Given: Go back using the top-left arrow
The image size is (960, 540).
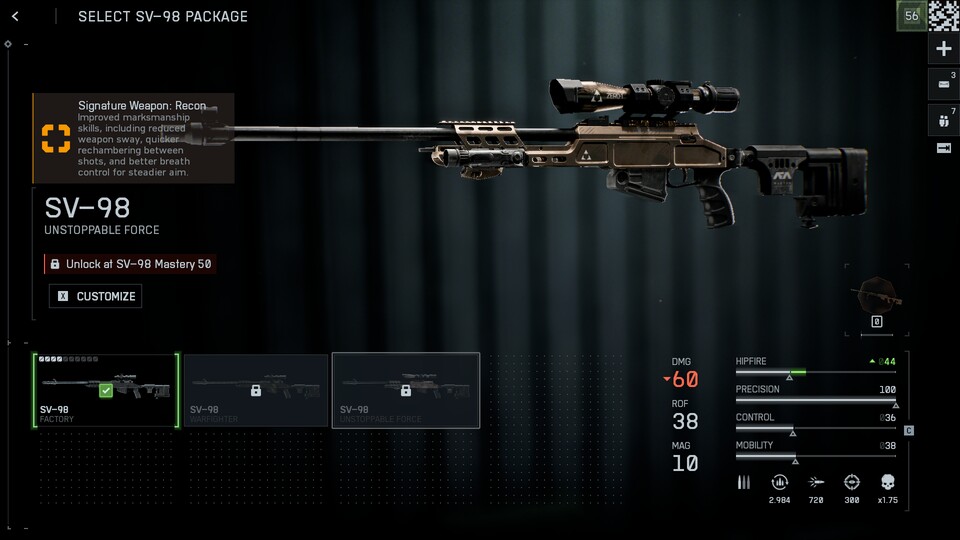Looking at the screenshot, I should click(15, 16).
